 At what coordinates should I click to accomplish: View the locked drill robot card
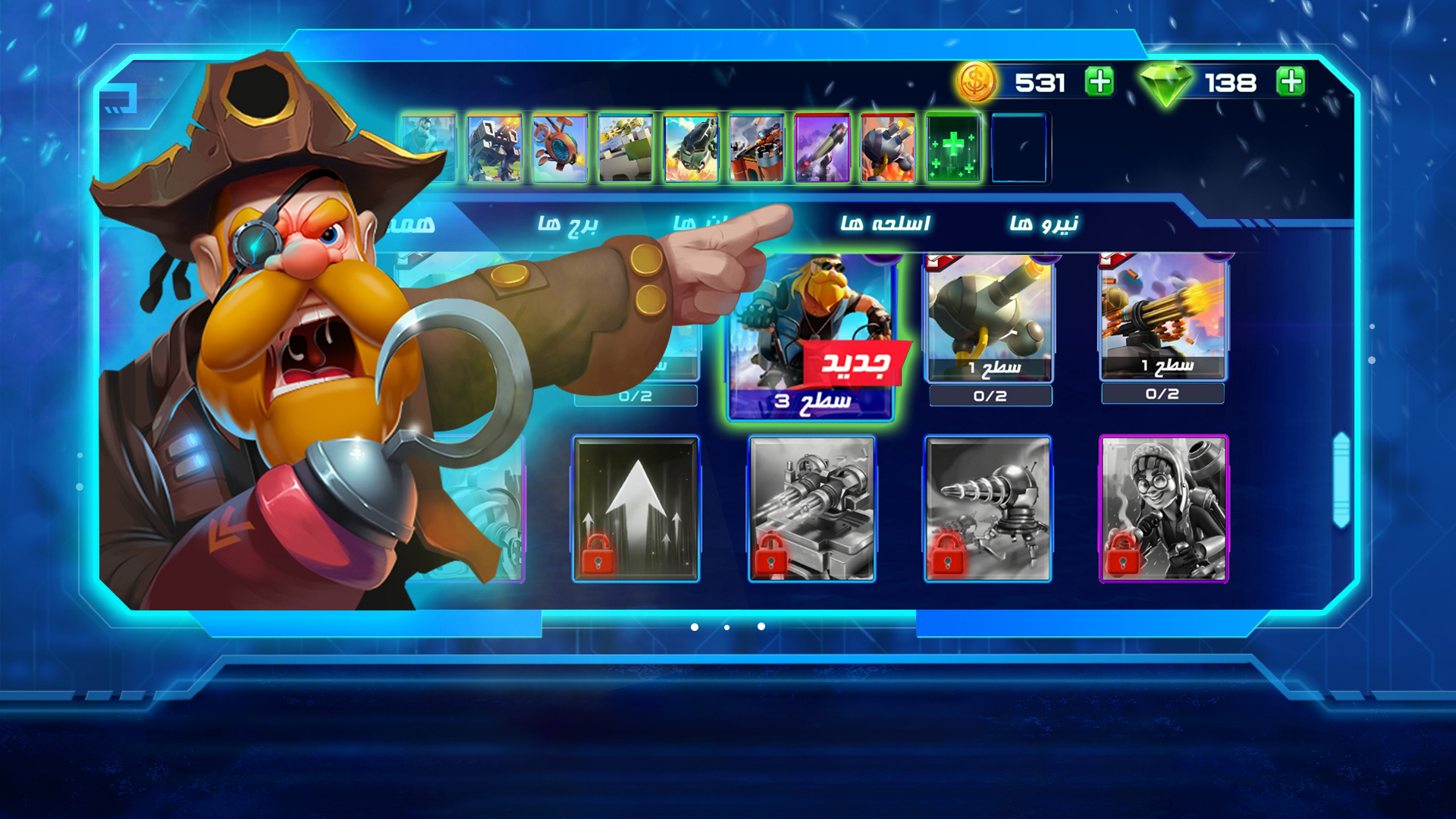click(987, 508)
